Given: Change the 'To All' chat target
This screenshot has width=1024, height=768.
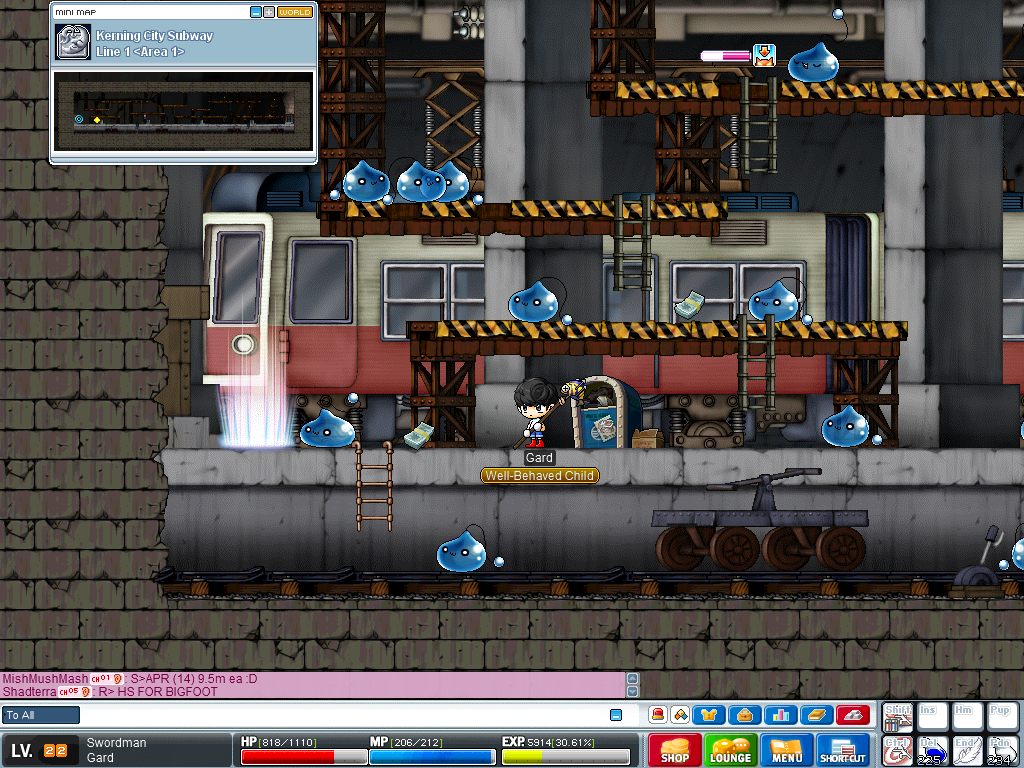Looking at the screenshot, I should click(41, 715).
